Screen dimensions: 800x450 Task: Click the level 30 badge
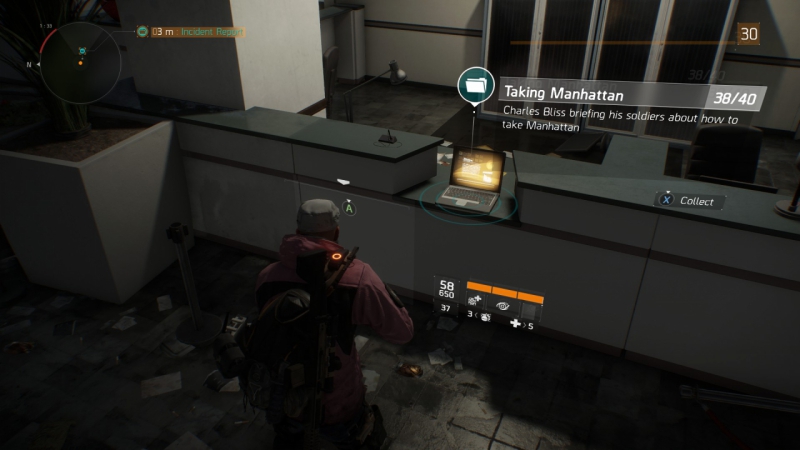[x=748, y=34]
